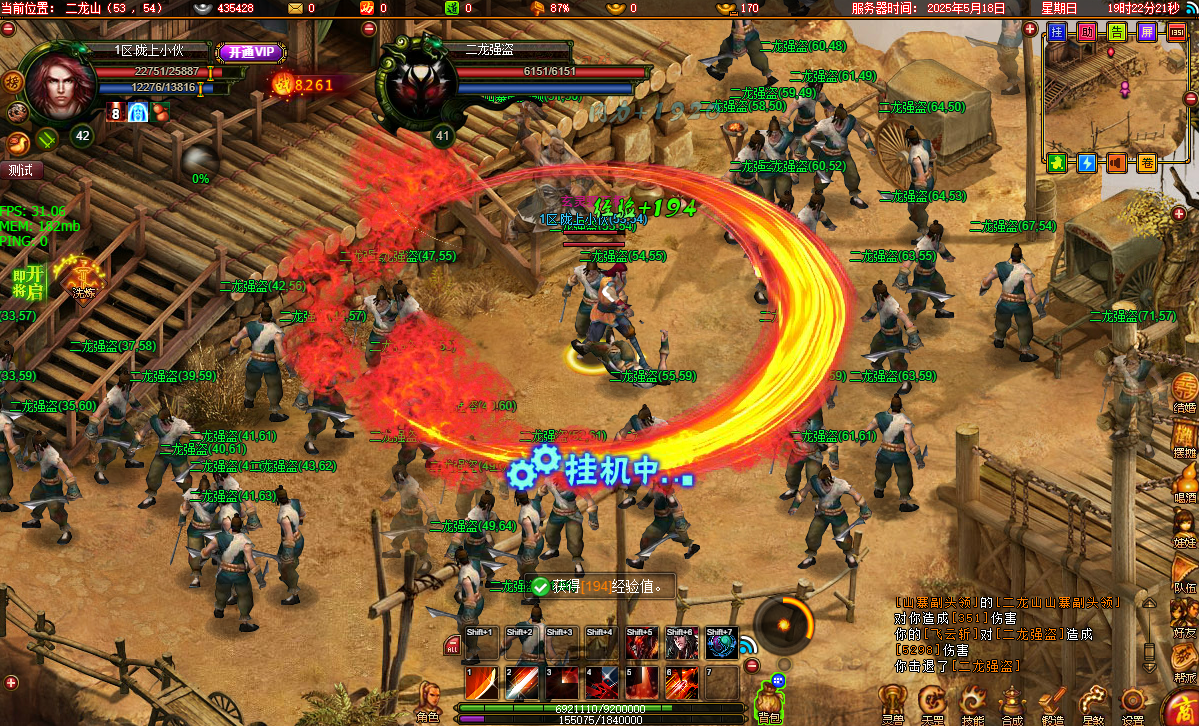The width and height of the screenshot is (1199, 726).
Task: Activate the skill in hotbar slot 1
Action: [x=480, y=683]
